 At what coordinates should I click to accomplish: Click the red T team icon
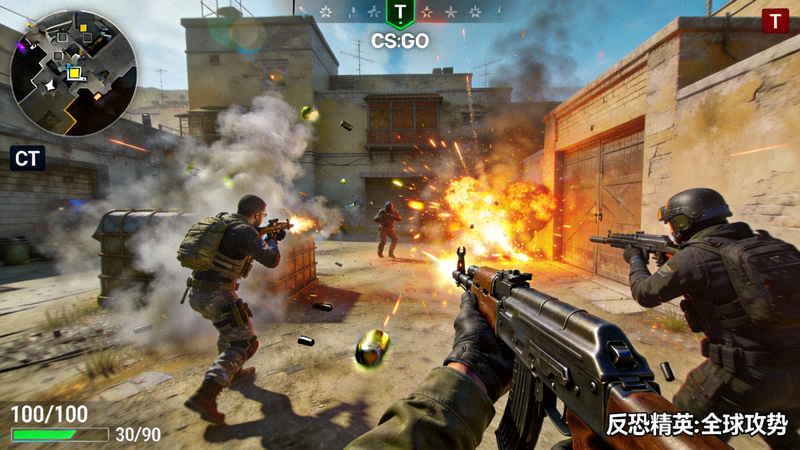click(775, 20)
